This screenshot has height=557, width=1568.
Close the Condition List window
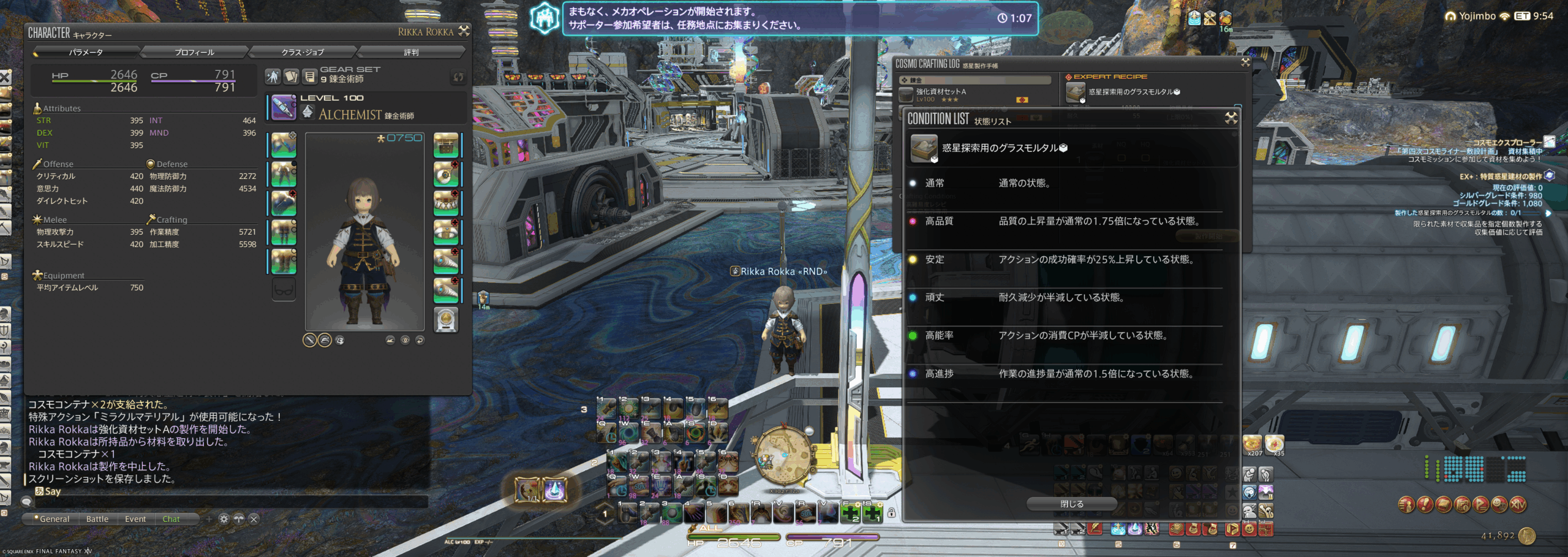[1231, 118]
